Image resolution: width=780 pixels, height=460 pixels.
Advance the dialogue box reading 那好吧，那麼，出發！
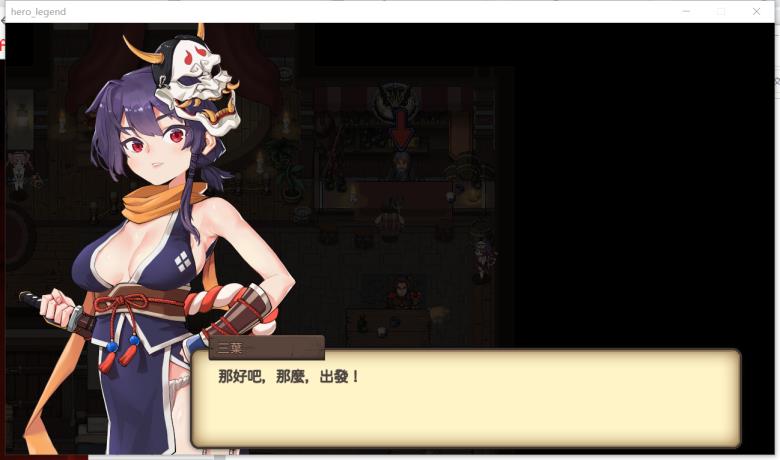[466, 398]
